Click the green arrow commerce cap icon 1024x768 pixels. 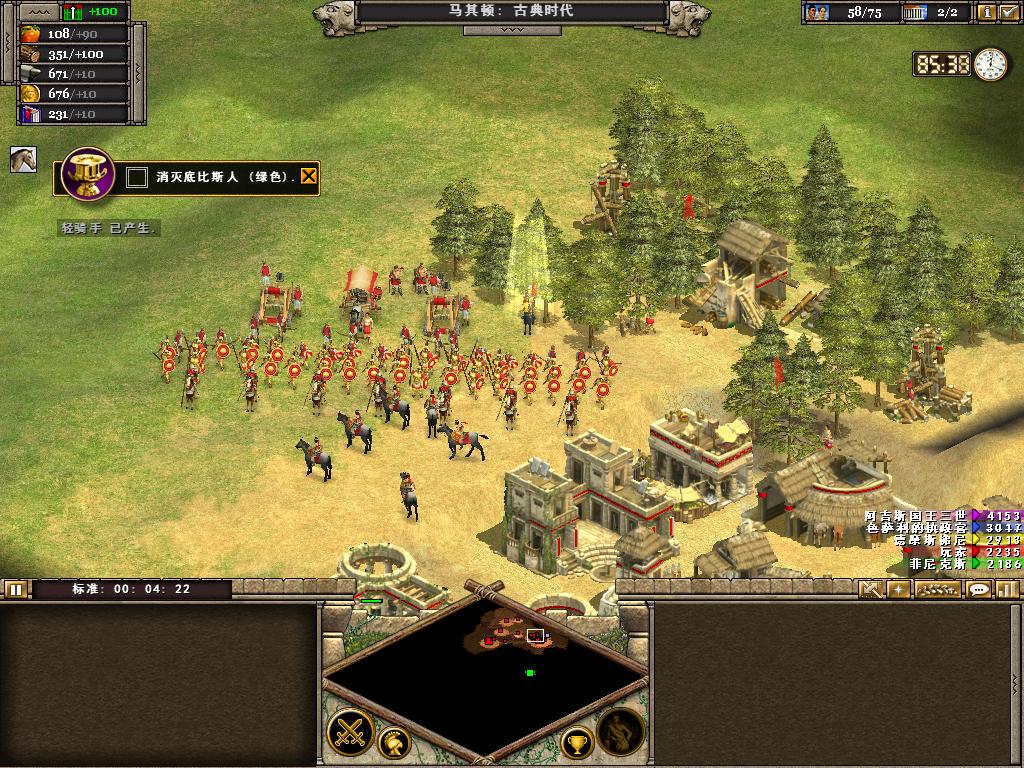click(x=74, y=12)
